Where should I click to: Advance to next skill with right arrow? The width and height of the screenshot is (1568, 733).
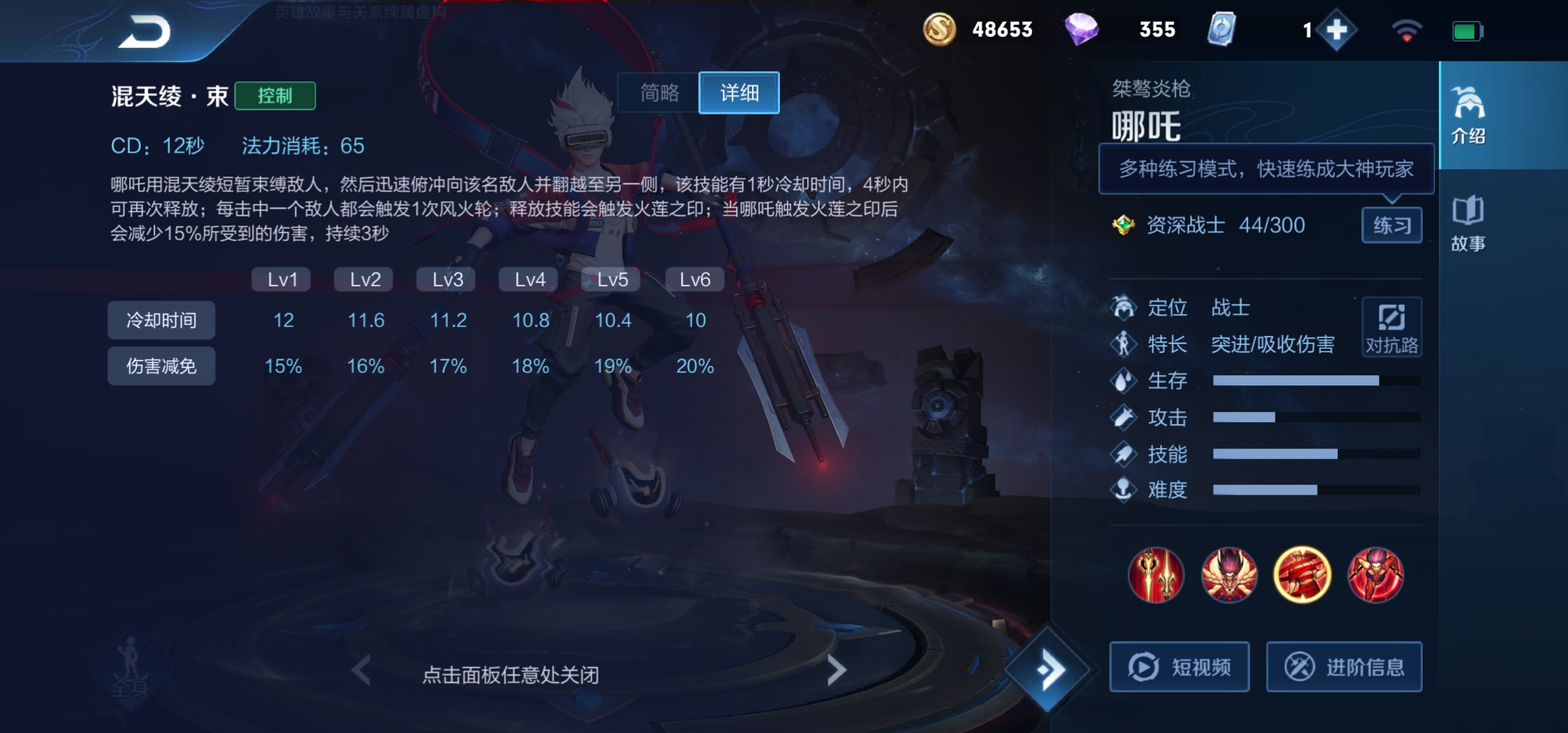tap(838, 669)
